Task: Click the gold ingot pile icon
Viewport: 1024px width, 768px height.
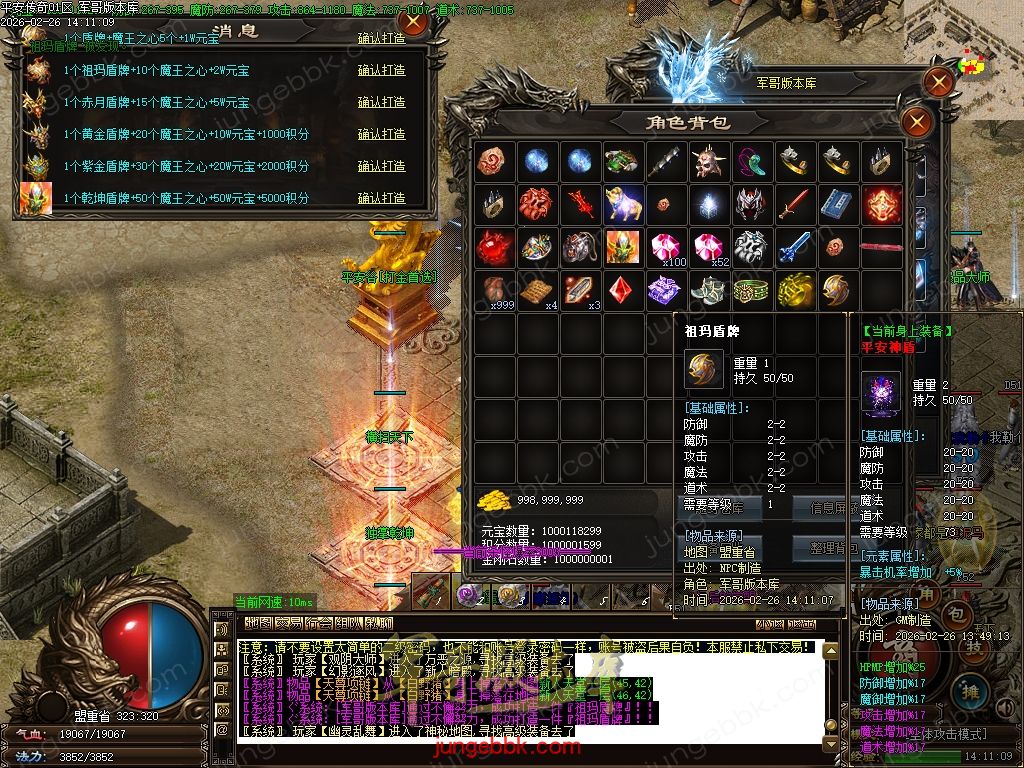Action: pos(493,499)
